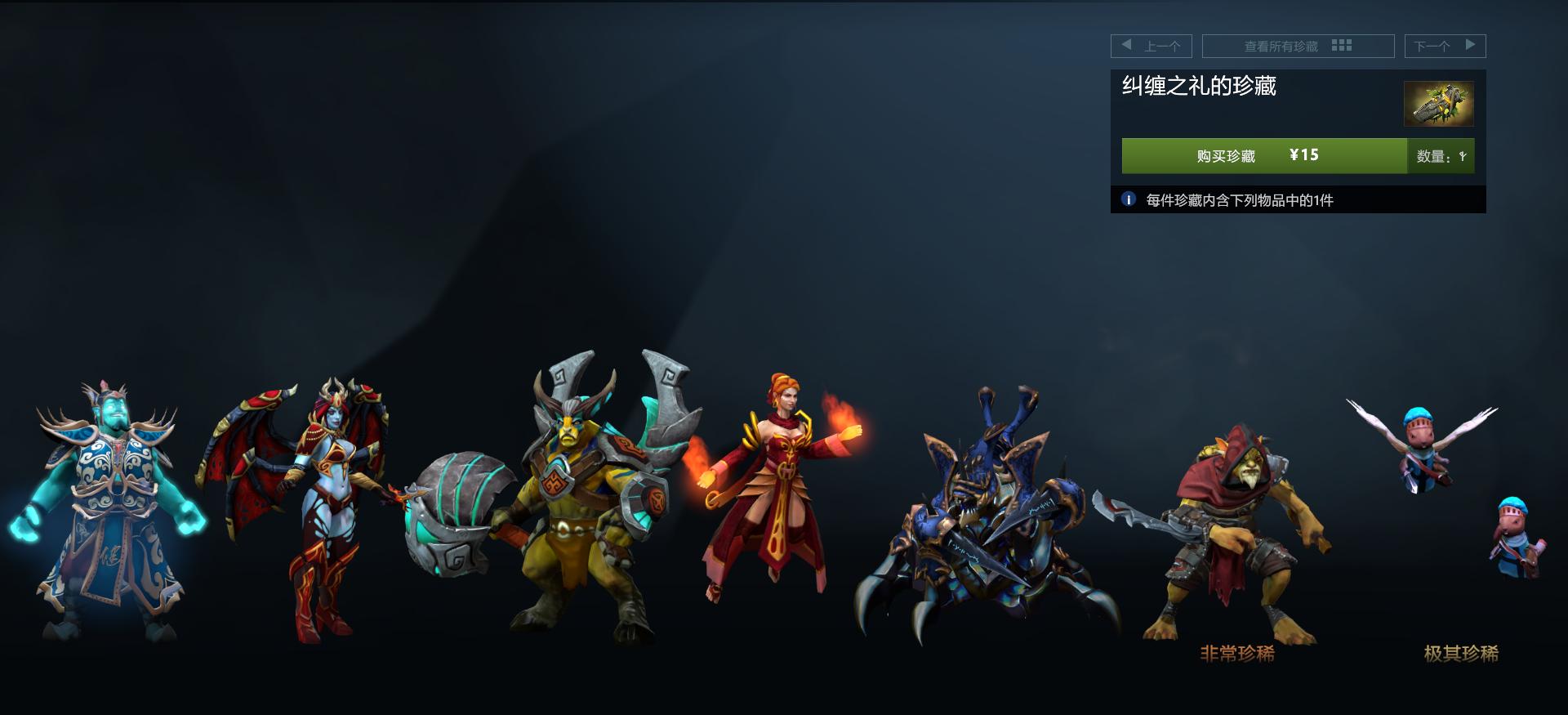Viewport: 1568px width, 715px height.
Task: Open the quantity (数量) dropdown
Action: [1441, 156]
